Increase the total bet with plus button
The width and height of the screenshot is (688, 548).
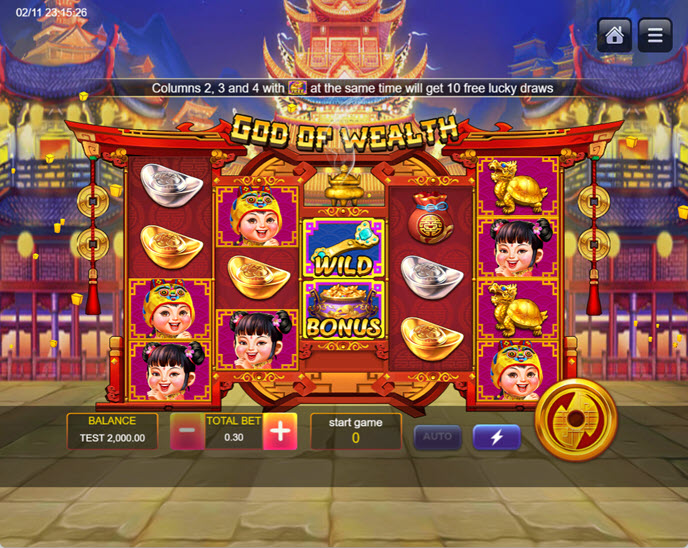280,432
